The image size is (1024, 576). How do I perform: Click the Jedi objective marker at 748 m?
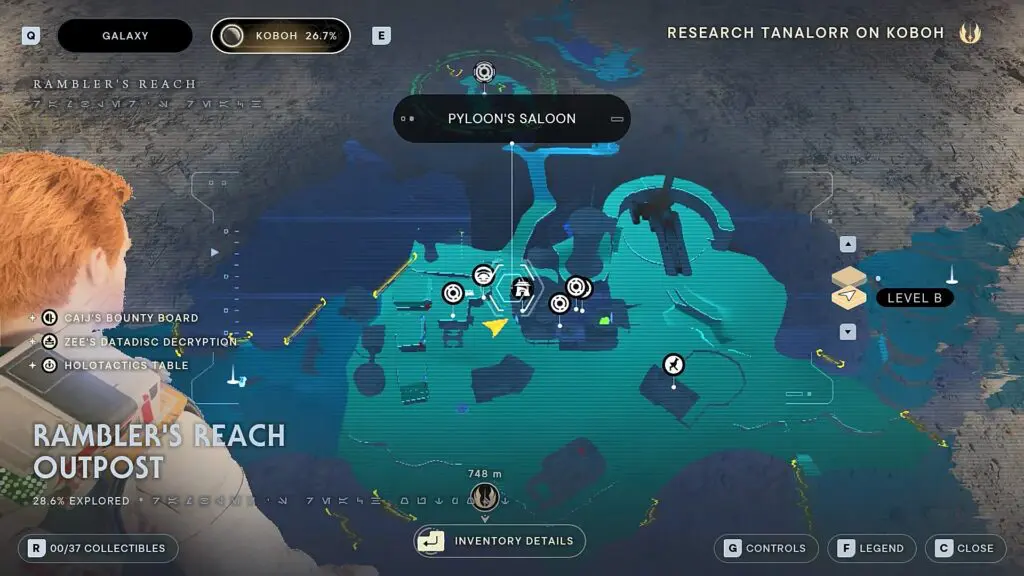pyautogui.click(x=485, y=496)
